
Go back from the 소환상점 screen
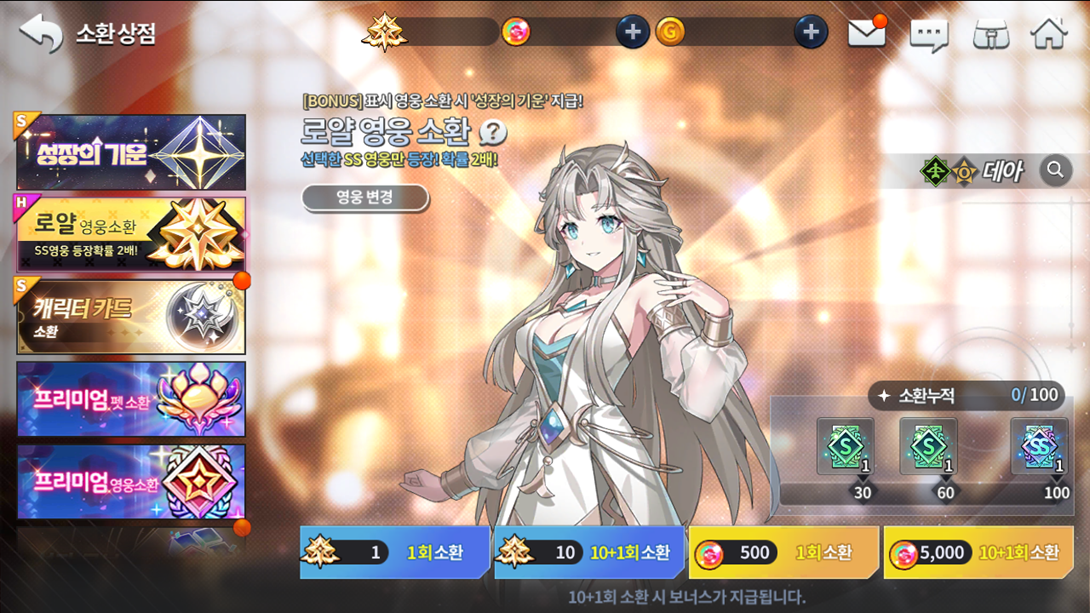(41, 33)
